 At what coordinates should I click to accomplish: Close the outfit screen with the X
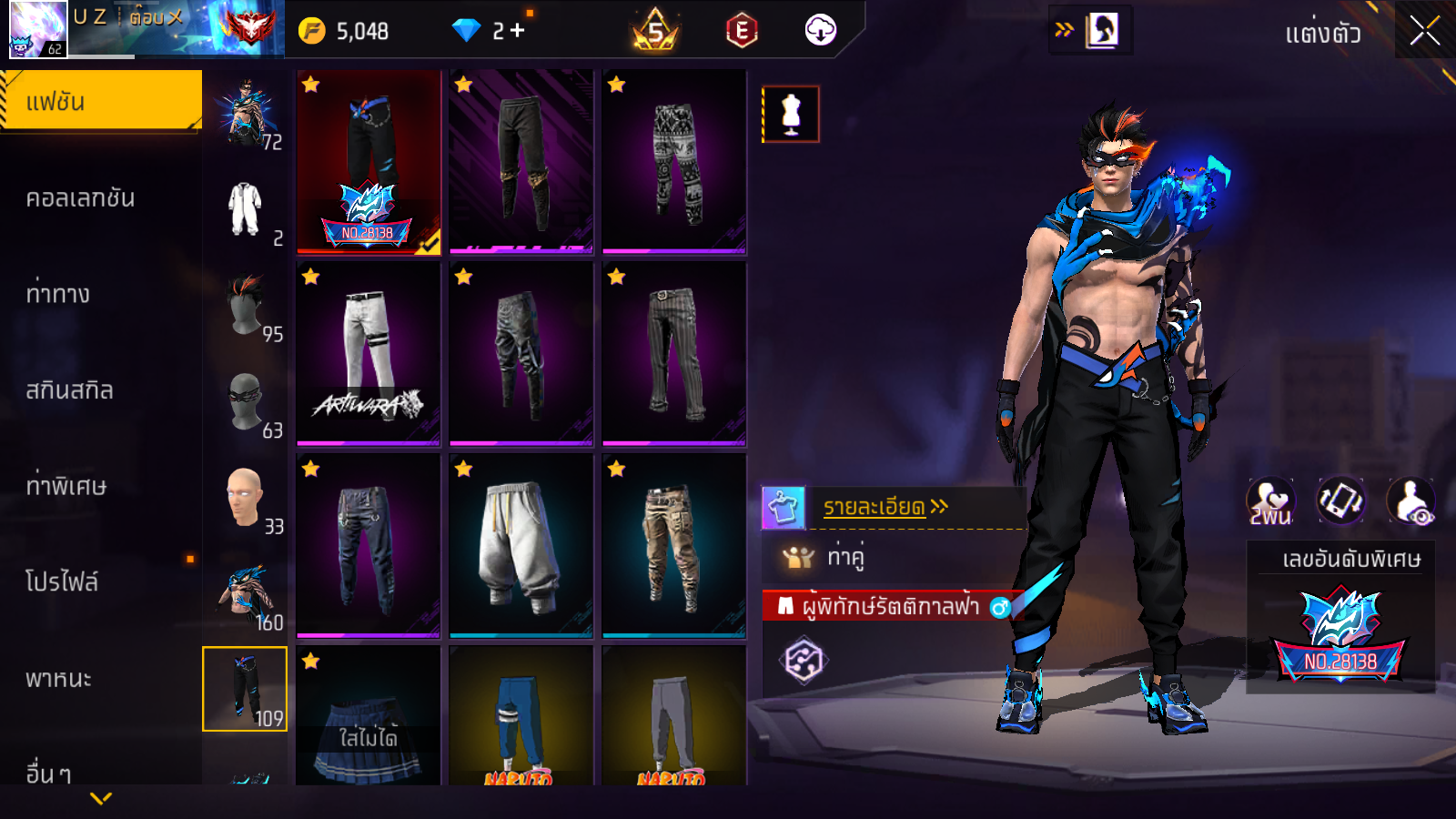click(1424, 32)
